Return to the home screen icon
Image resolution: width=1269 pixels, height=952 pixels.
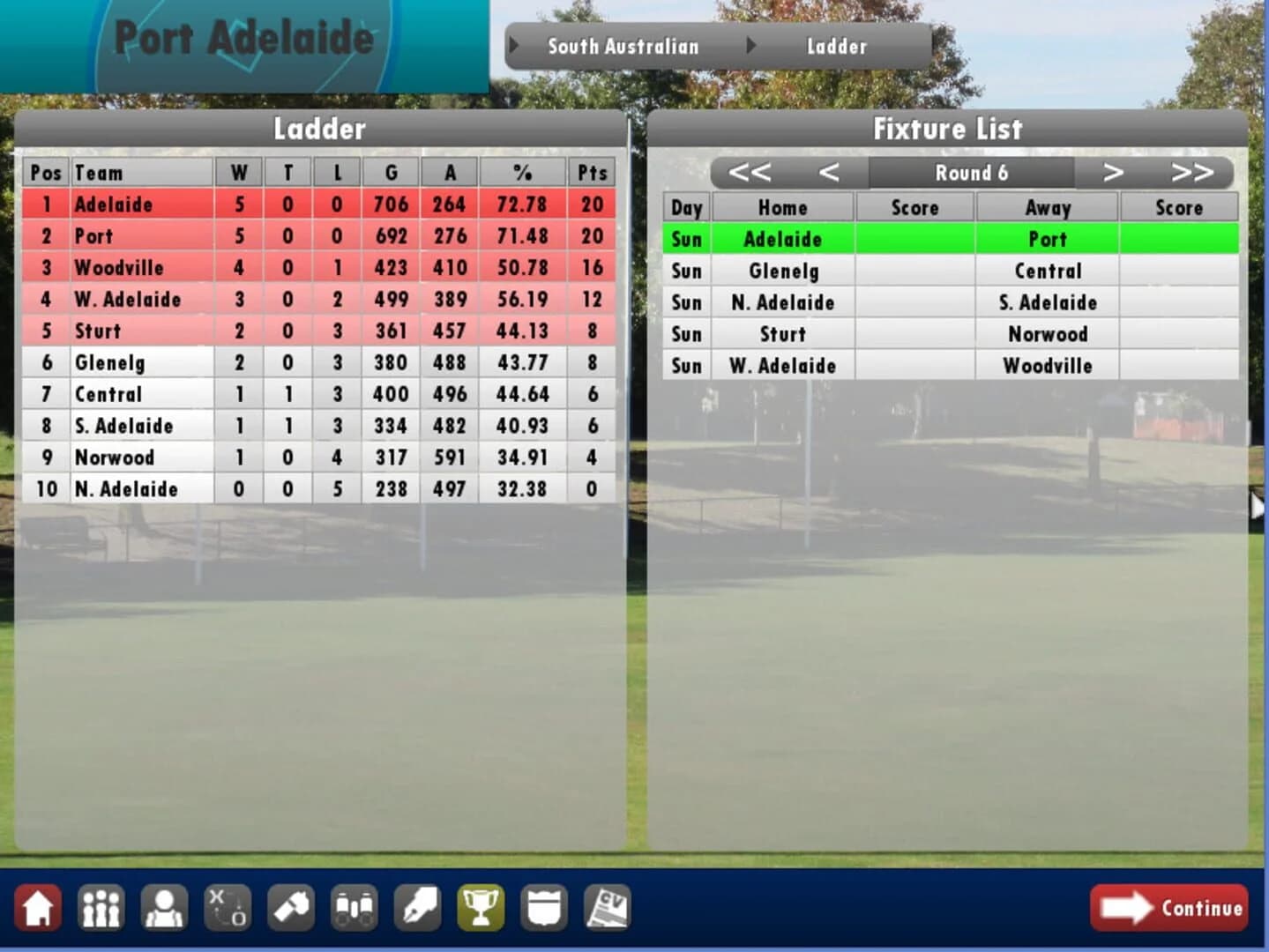tap(37, 908)
